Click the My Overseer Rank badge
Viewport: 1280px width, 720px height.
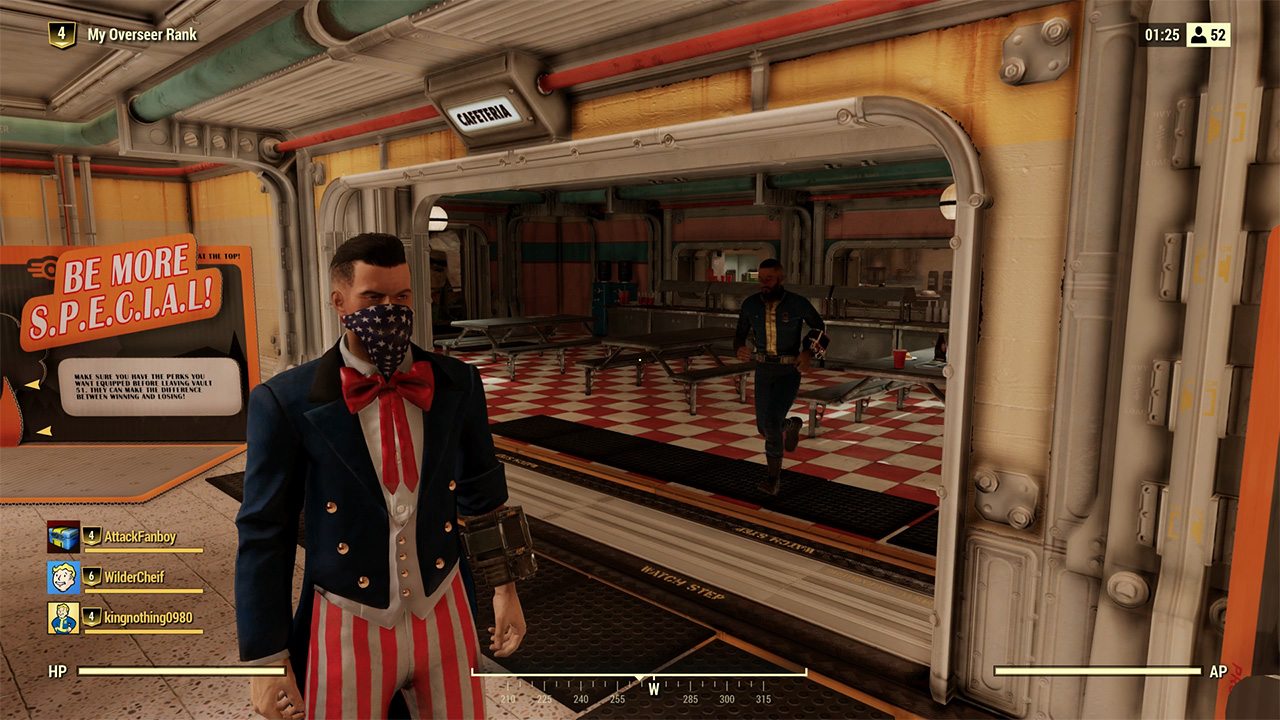pos(62,34)
